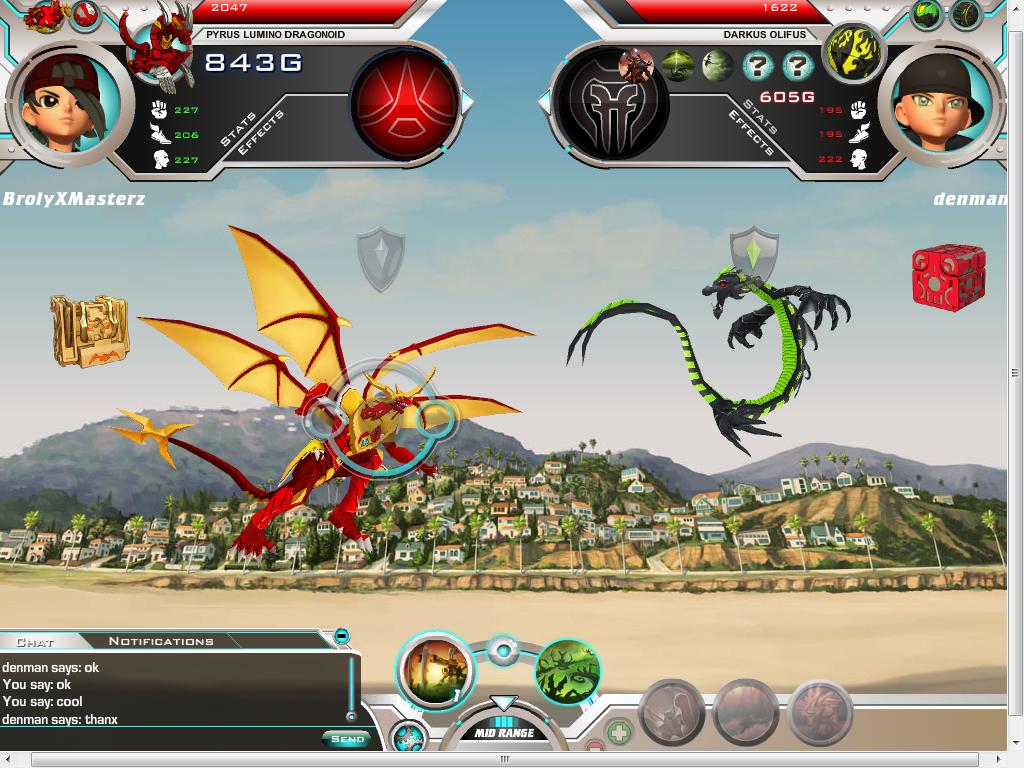
Task: Click the first unknown question-mark ability slot
Action: tap(759, 67)
